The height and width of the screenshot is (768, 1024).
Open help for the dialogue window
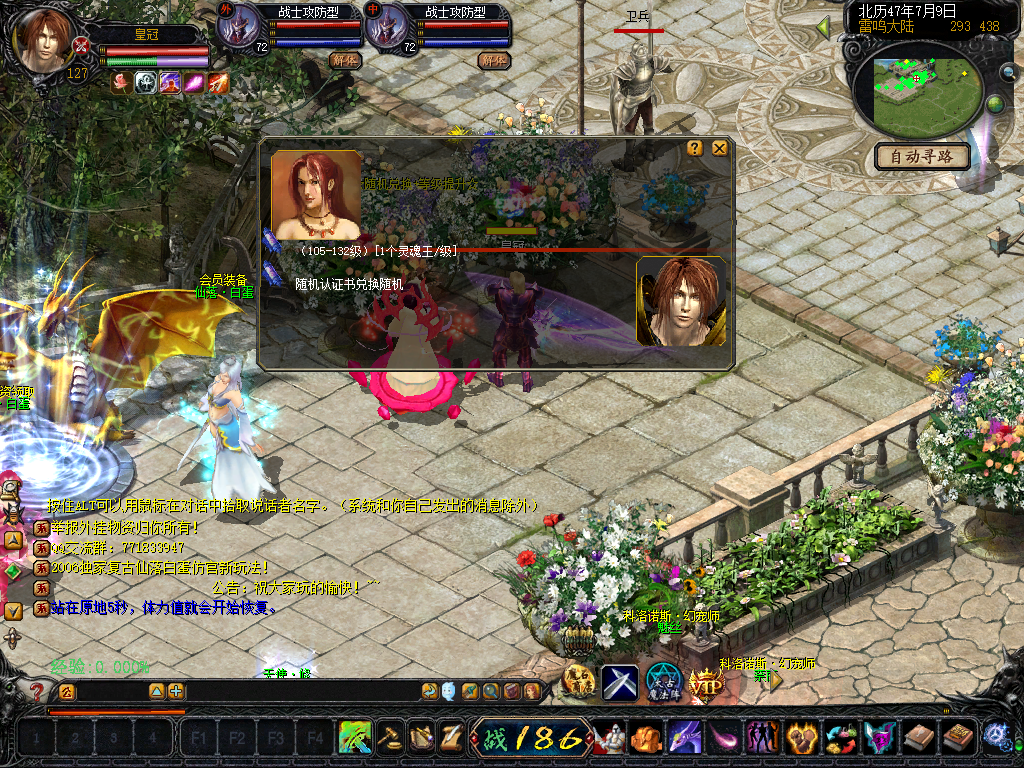[695, 148]
